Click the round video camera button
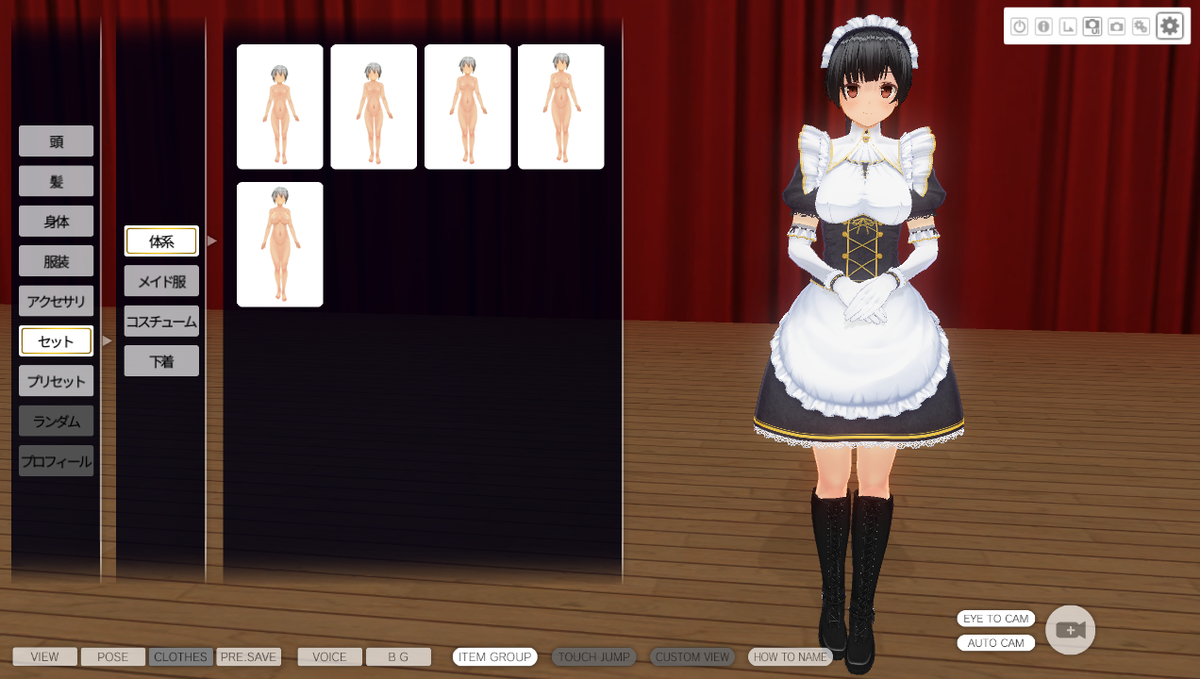 tap(1070, 630)
